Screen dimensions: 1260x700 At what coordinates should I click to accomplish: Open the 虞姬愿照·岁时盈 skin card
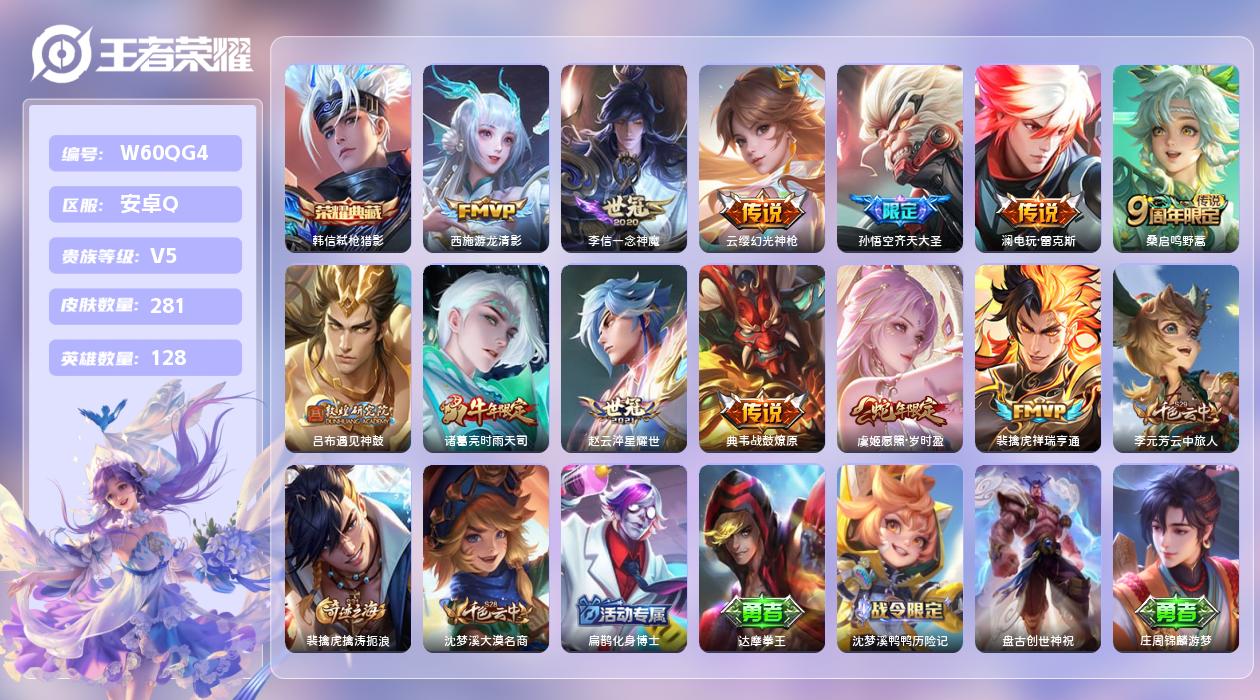tap(900, 358)
